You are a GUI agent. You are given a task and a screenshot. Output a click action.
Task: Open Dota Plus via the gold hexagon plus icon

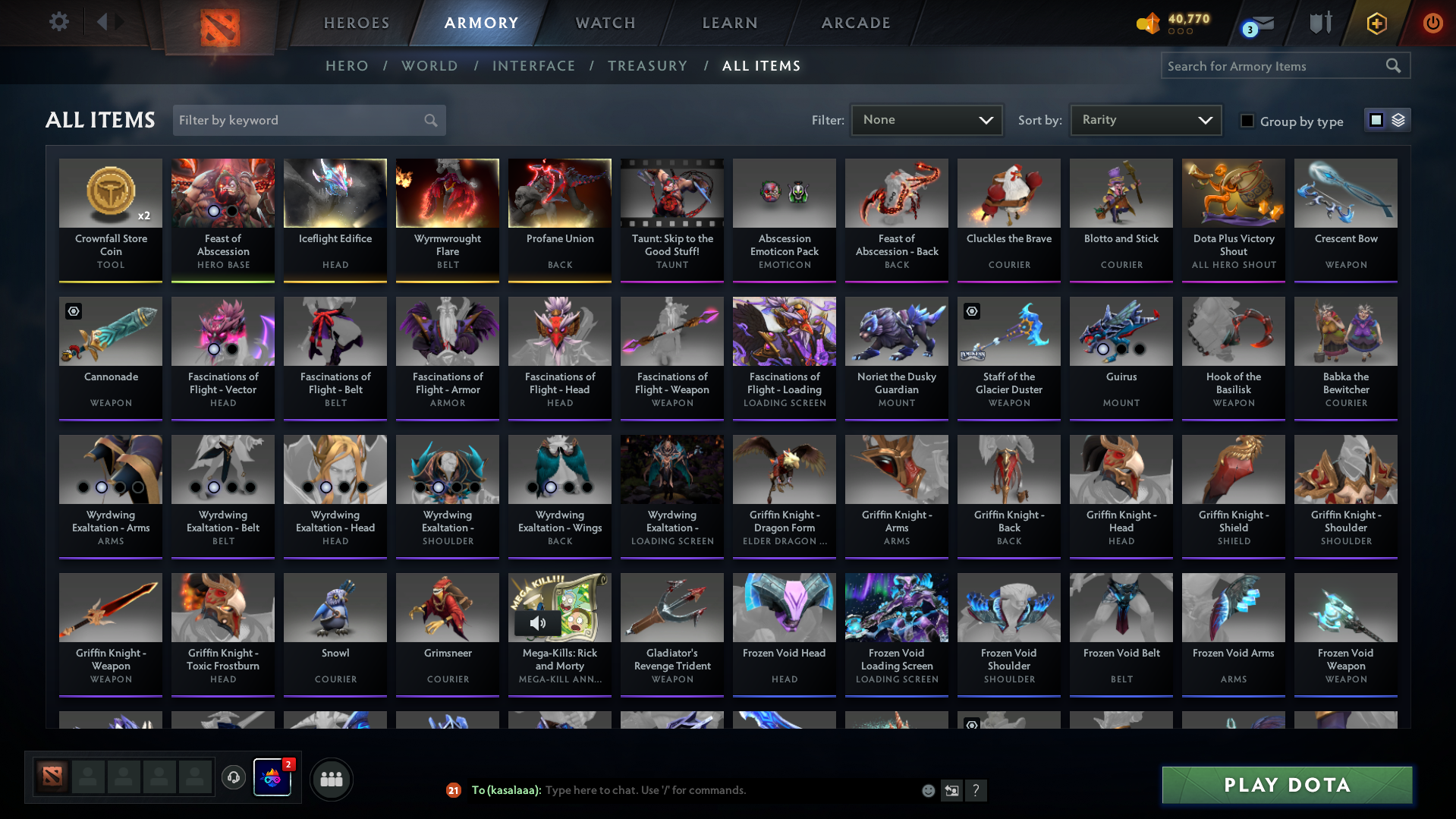[1376, 23]
